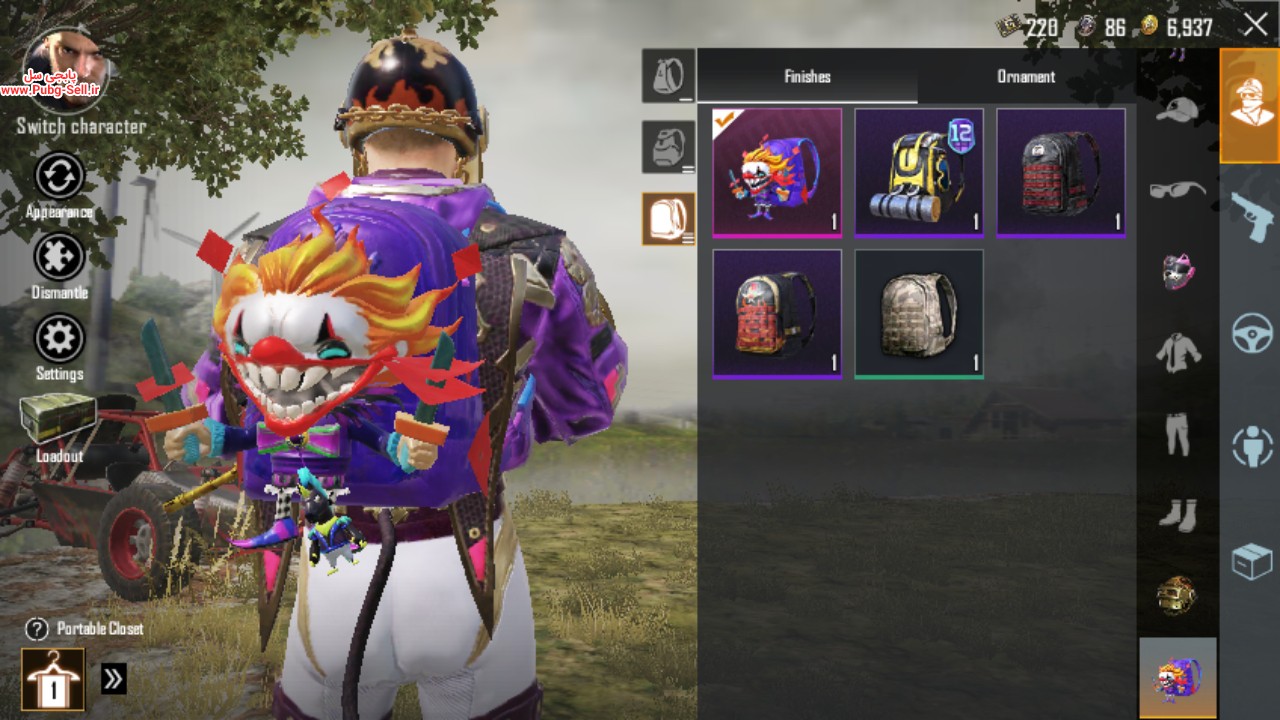Select the pants clothing category
Image resolution: width=1280 pixels, height=720 pixels.
(1177, 434)
